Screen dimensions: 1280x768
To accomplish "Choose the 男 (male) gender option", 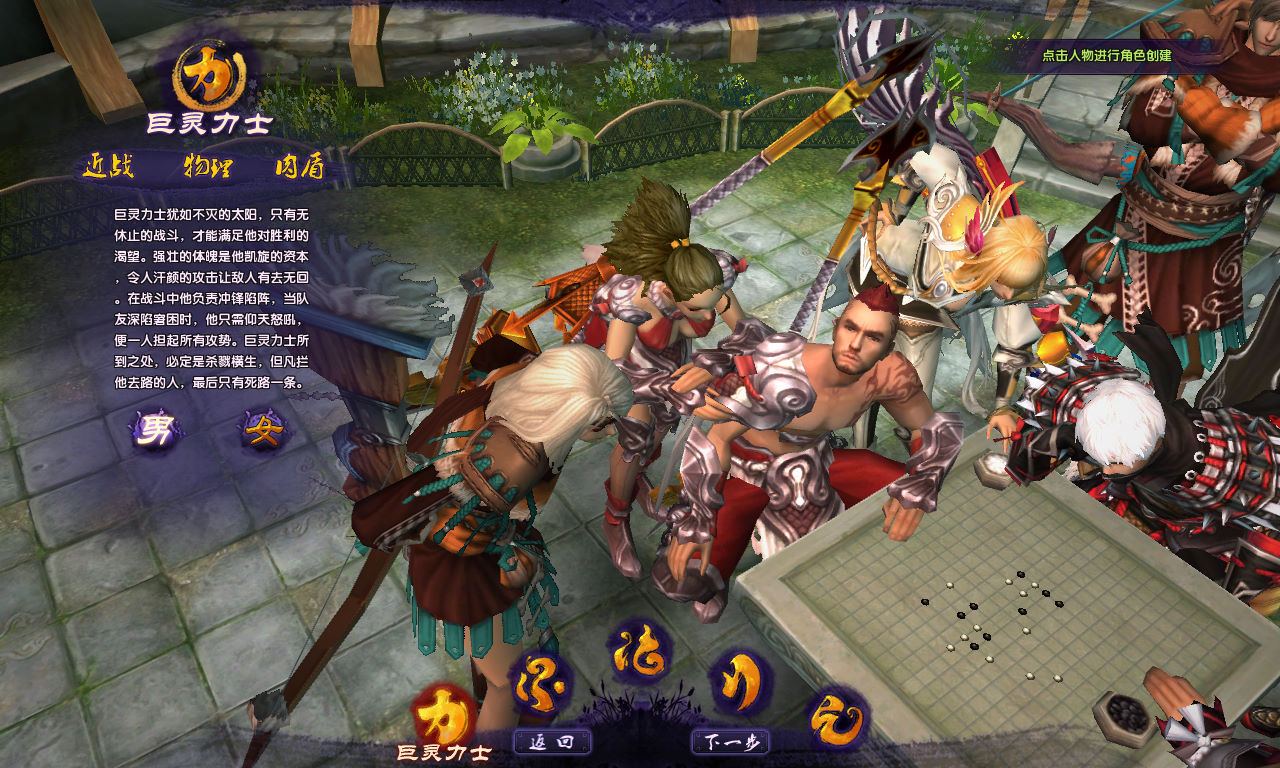I will 157,430.
